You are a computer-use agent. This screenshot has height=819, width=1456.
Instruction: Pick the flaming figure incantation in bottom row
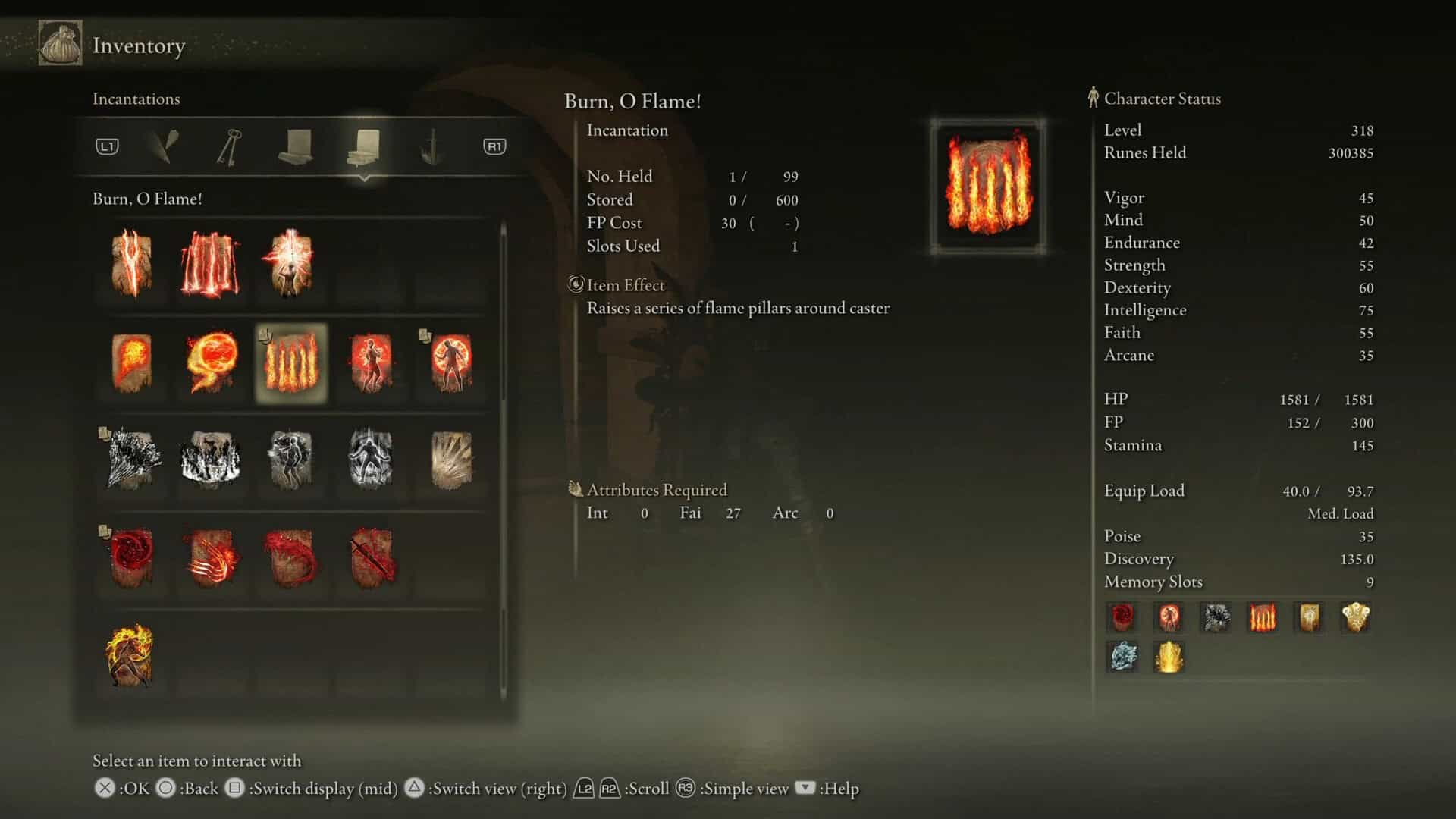(130, 655)
